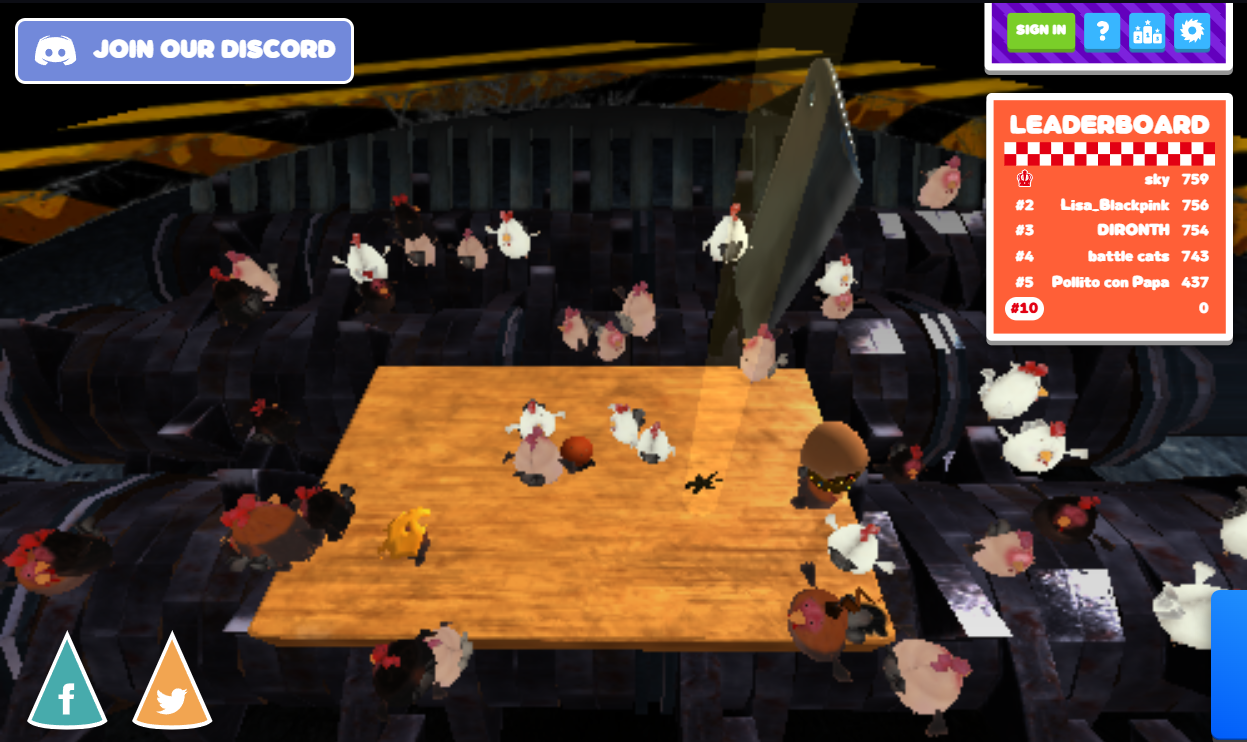This screenshot has width=1247, height=742.
Task: Show the podium leaderboard rankings button
Action: tap(1146, 31)
